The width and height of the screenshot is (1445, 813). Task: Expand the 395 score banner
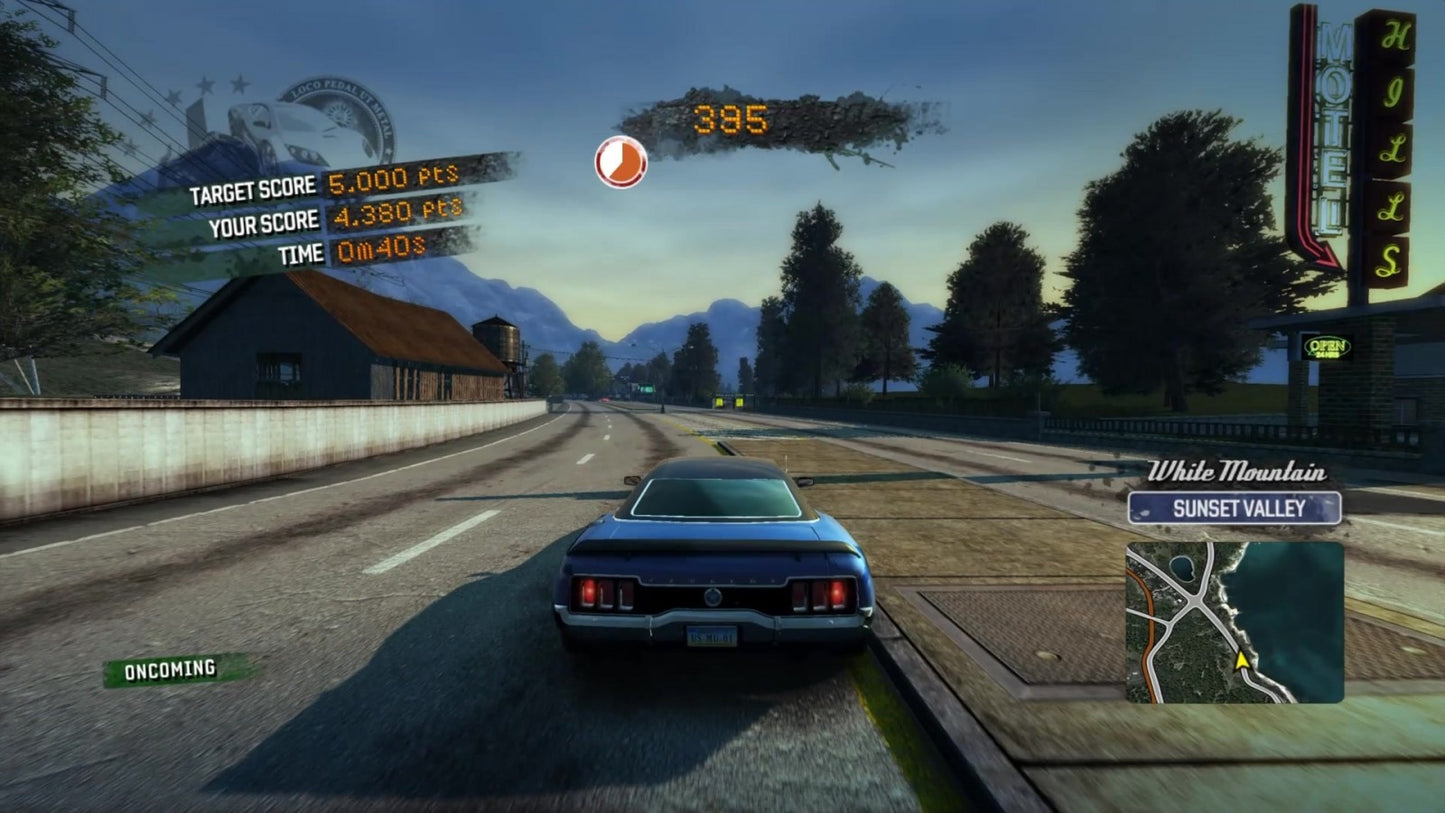[x=731, y=119]
